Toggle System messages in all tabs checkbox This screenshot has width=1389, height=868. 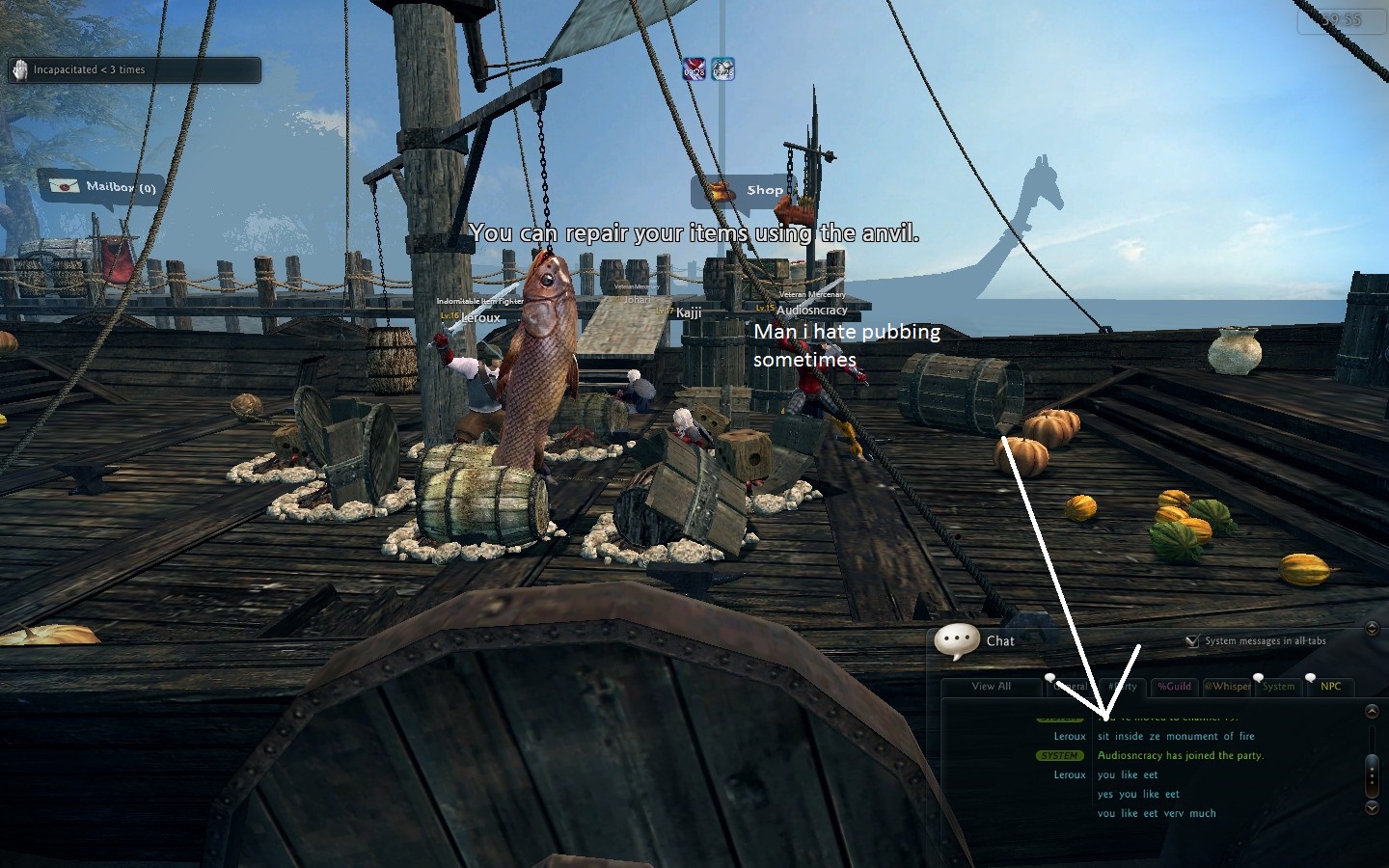pos(1192,640)
